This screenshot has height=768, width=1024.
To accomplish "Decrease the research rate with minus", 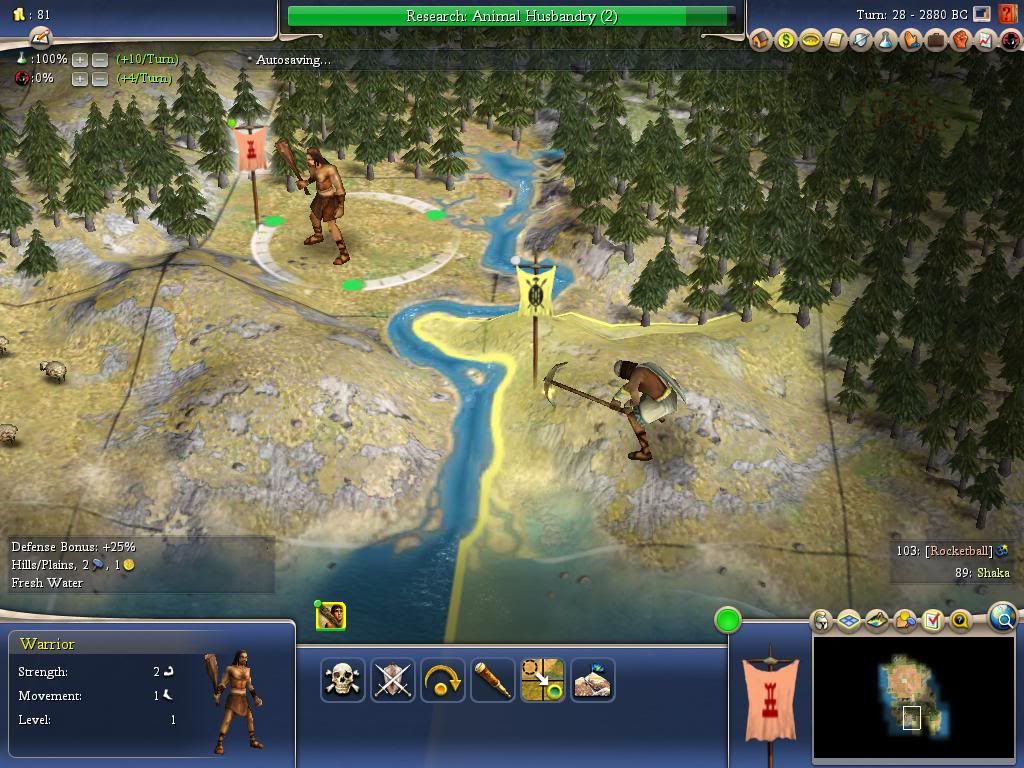I will [100, 60].
